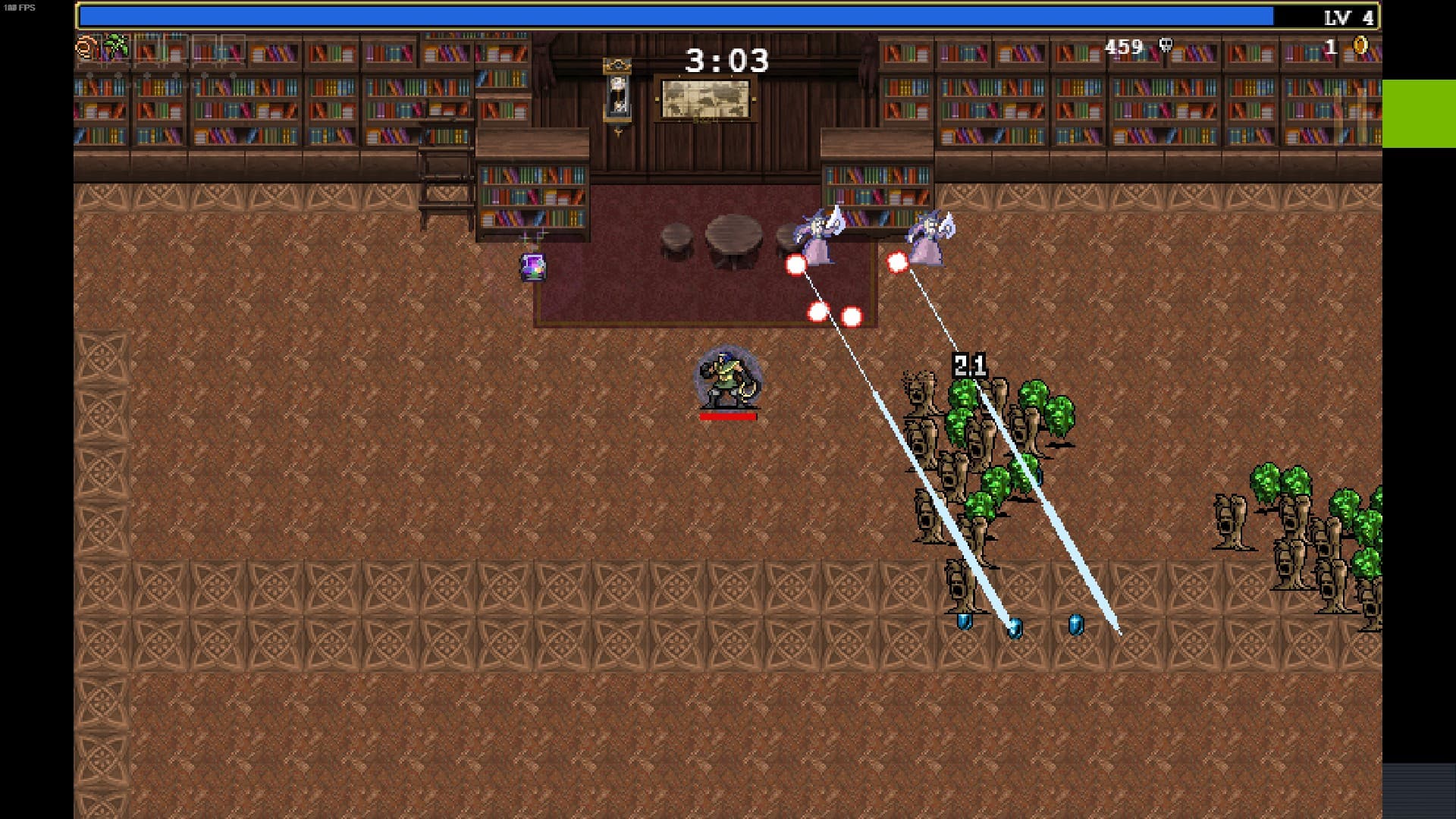The height and width of the screenshot is (819, 1456).
Task: Pause the game with the faint pause button
Action: [1351, 115]
